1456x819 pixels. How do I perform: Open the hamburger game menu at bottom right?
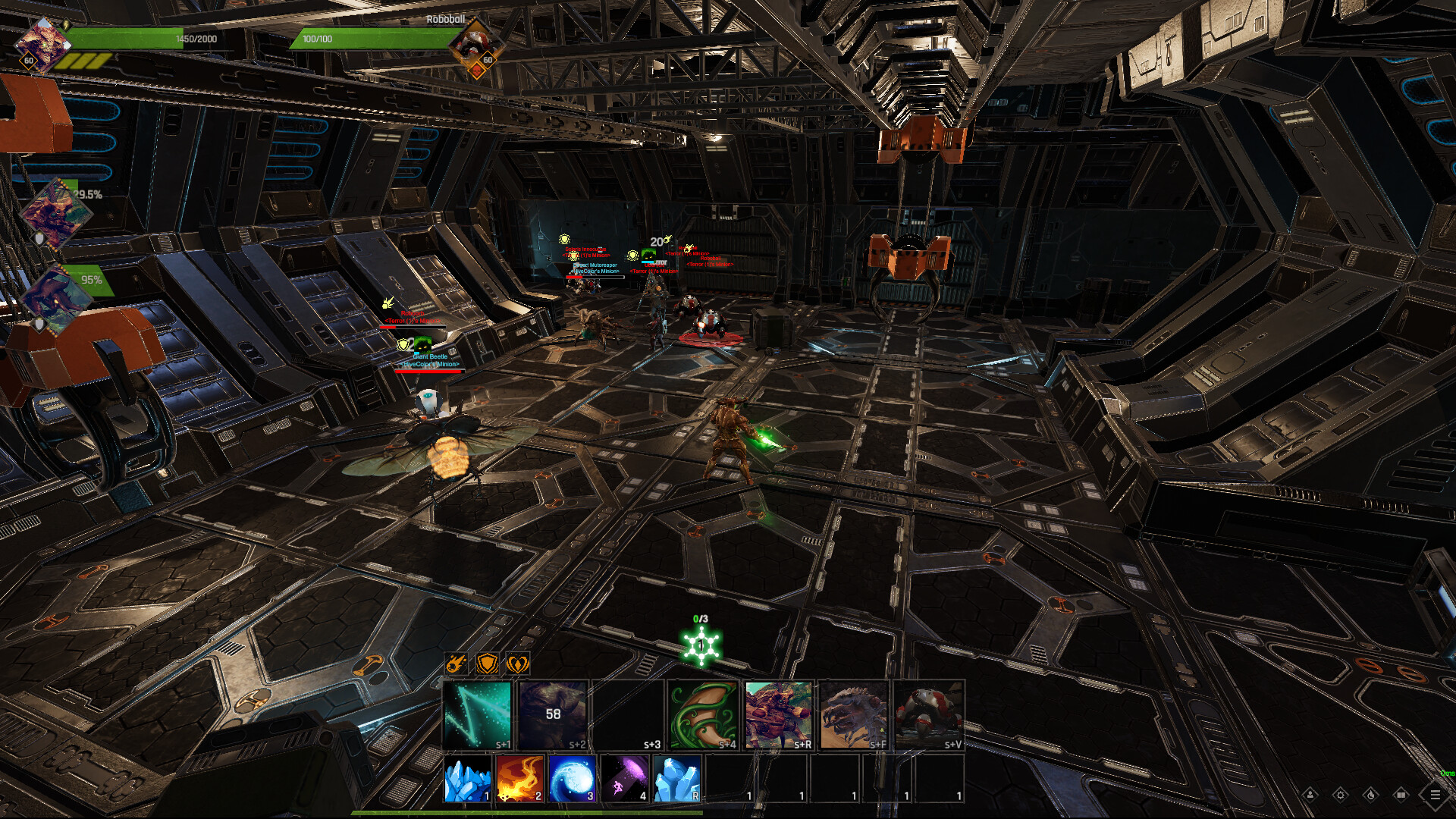coord(1436,795)
